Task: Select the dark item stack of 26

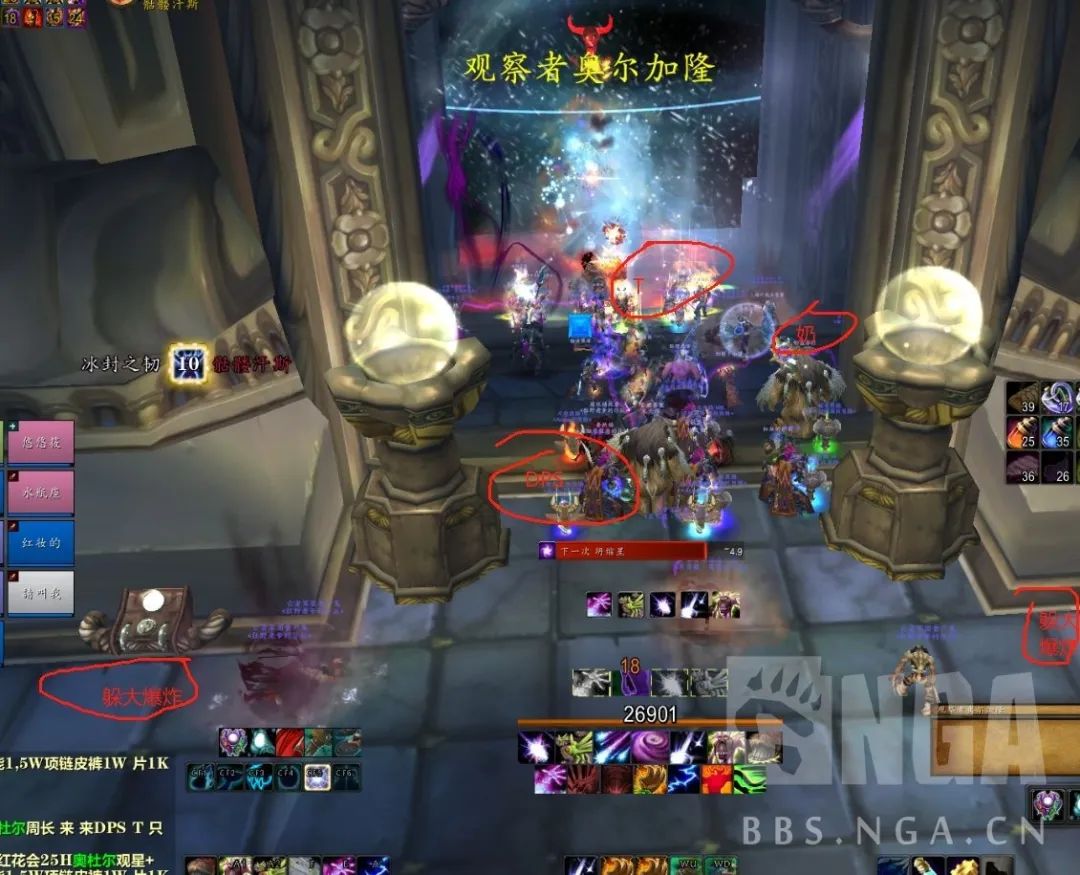Action: 1057,467
